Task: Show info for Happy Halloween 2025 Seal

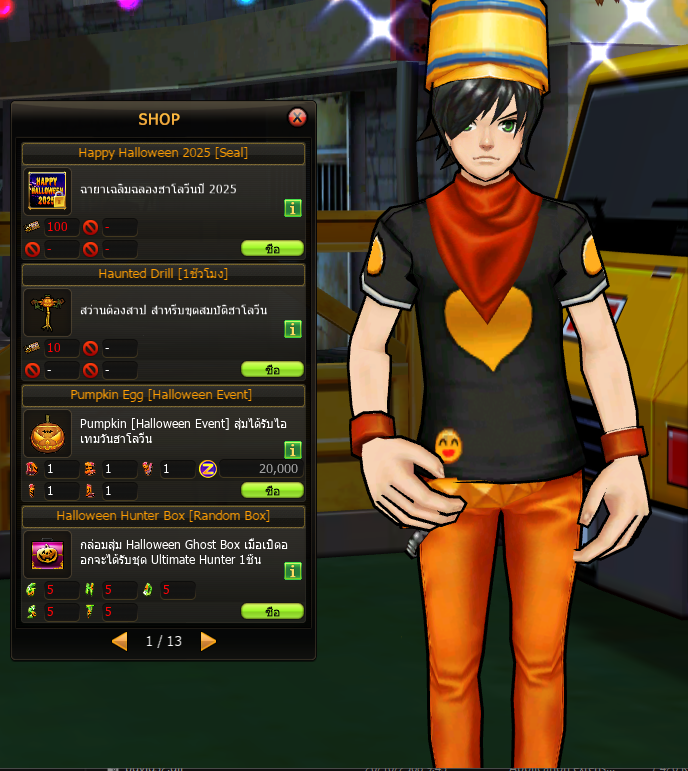Action: (x=293, y=208)
